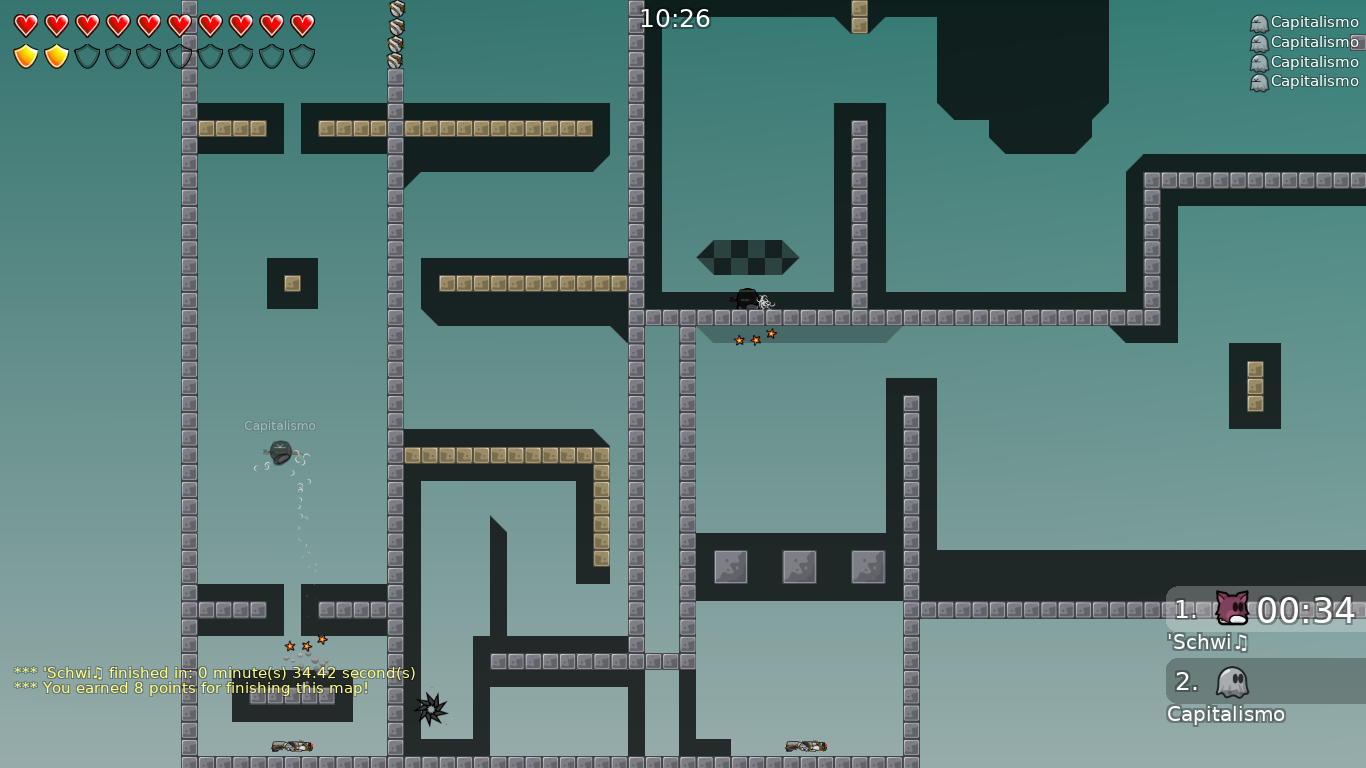Click the gold star burst near the finish platform
The width and height of the screenshot is (1366, 768).
755,338
